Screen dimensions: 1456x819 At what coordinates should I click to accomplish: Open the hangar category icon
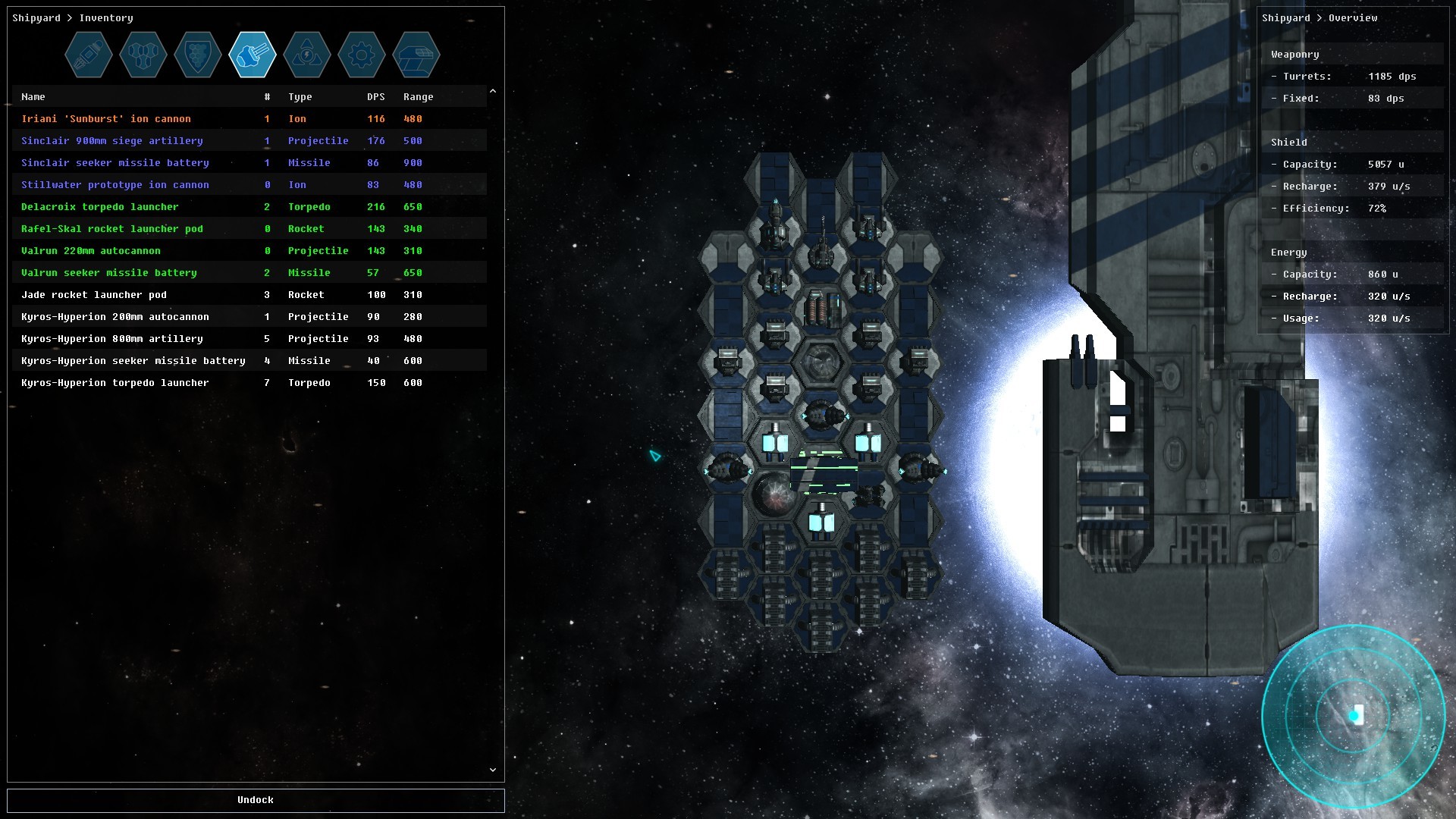(x=416, y=55)
